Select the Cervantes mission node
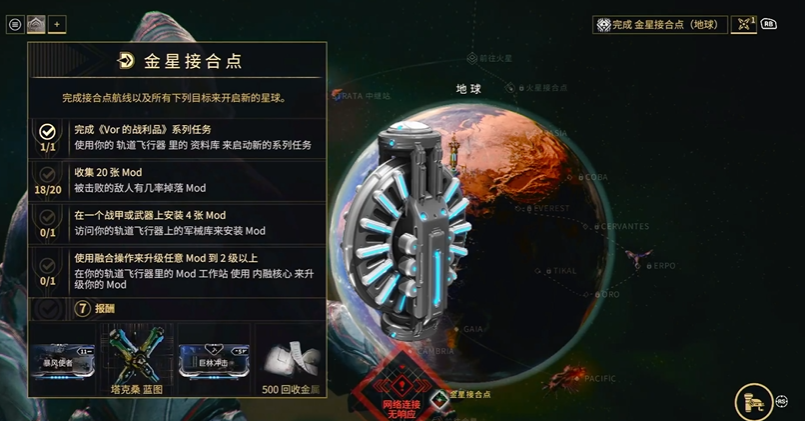Screen dimensions: 805x421 point(597,227)
